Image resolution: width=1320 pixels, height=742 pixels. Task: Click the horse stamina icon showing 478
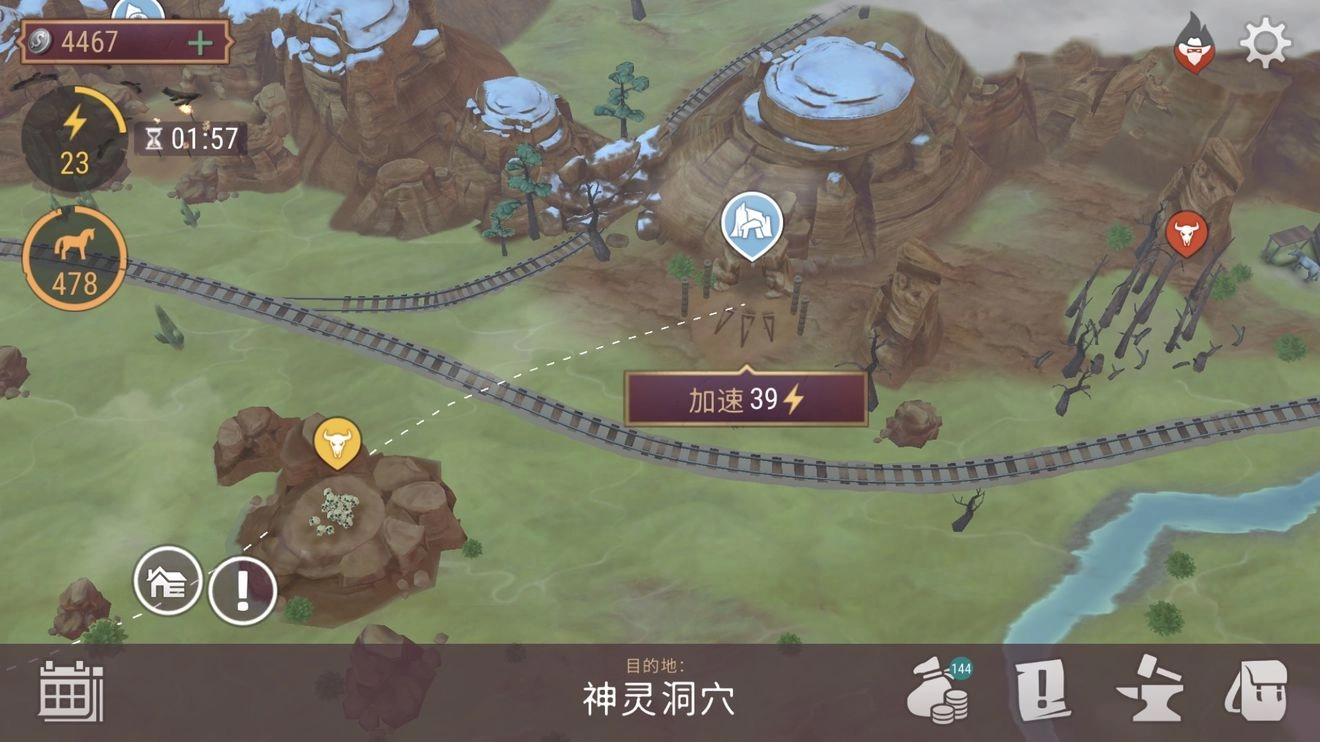click(x=74, y=255)
